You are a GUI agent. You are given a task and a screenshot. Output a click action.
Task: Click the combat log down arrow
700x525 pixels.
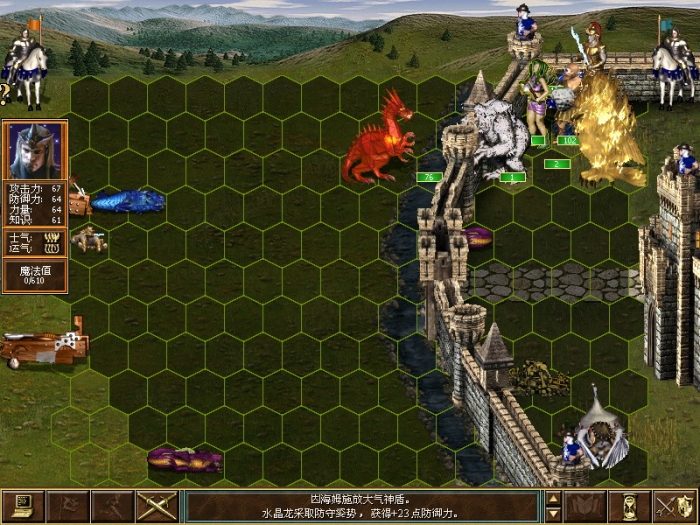point(553,515)
